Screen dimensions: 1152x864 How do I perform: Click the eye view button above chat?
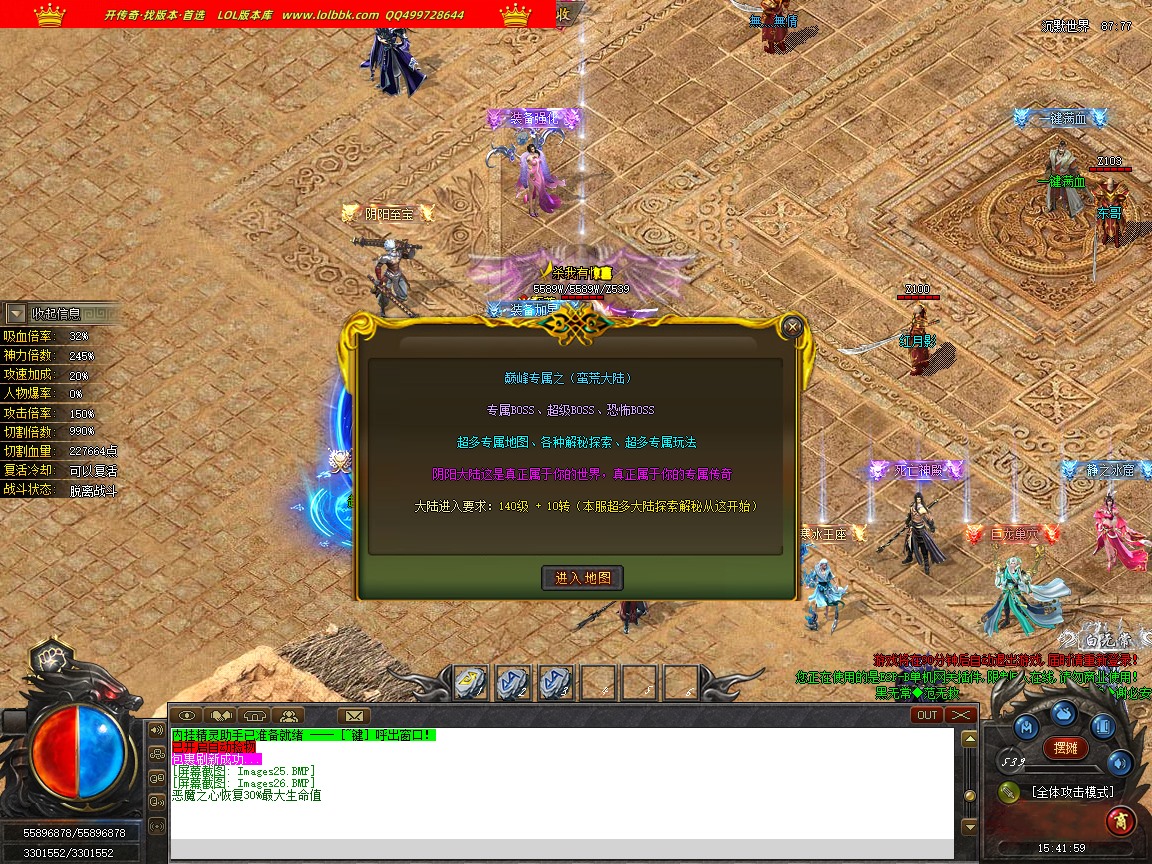click(187, 715)
